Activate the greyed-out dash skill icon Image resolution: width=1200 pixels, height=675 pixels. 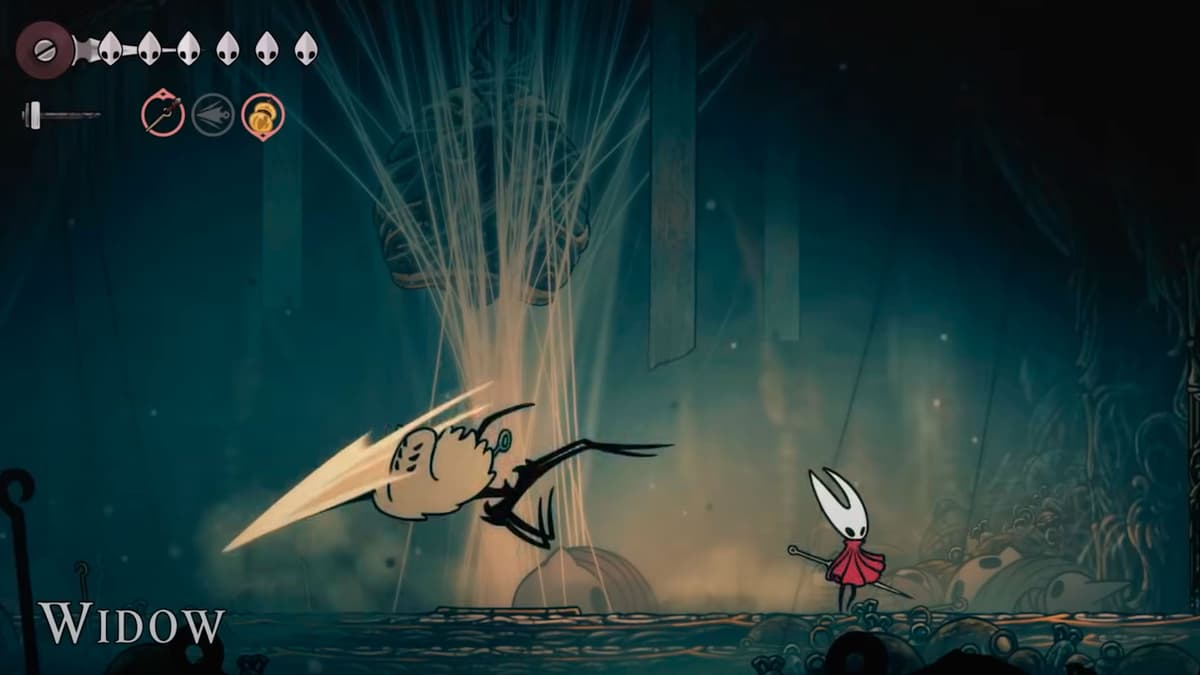213,115
